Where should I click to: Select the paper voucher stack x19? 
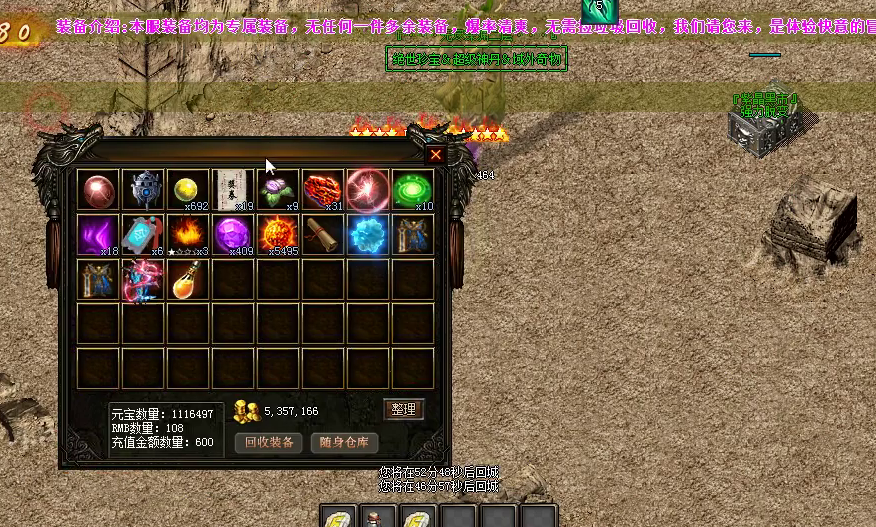tap(233, 189)
